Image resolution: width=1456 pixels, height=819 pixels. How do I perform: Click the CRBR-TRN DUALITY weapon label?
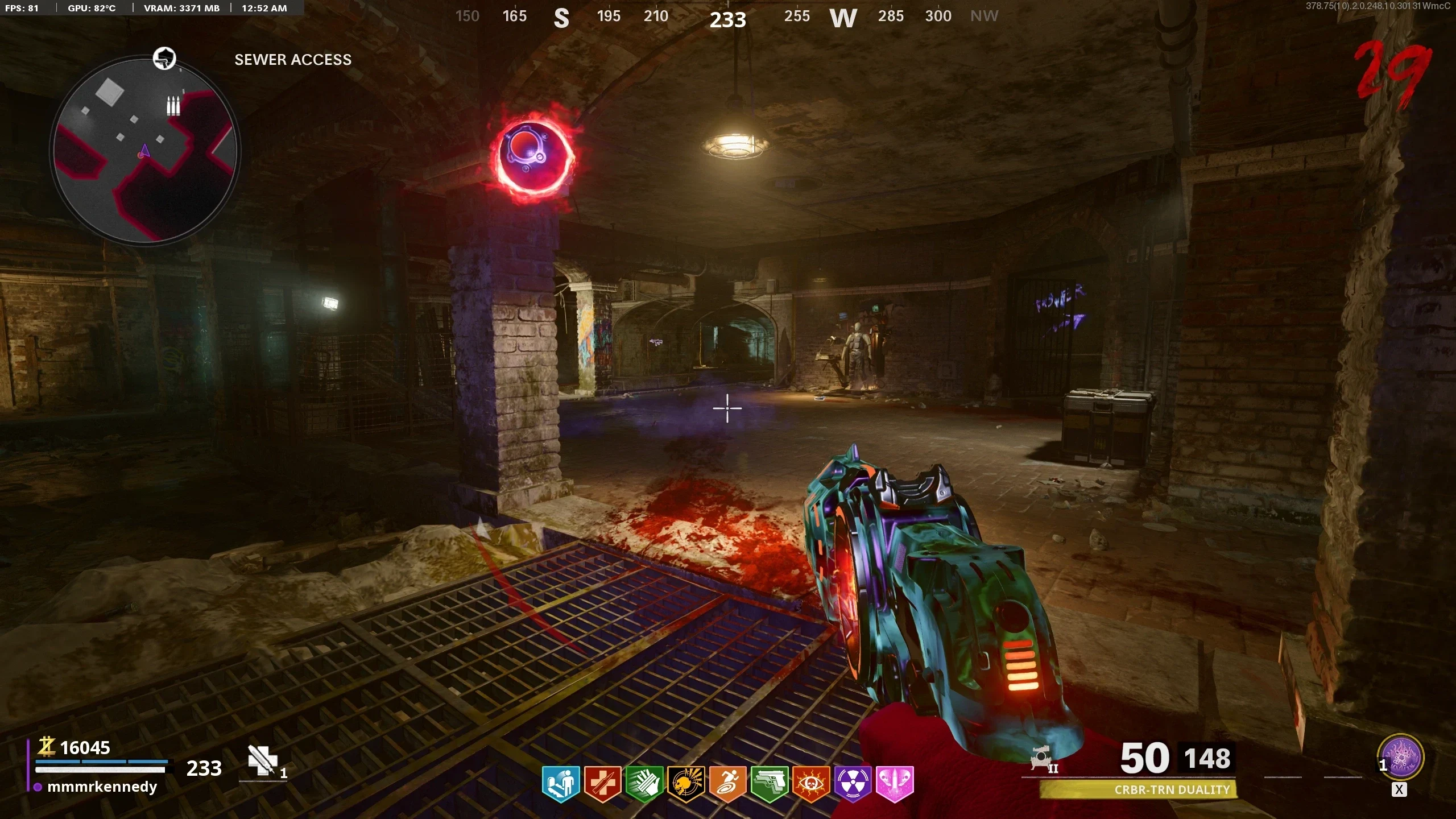tap(1172, 789)
